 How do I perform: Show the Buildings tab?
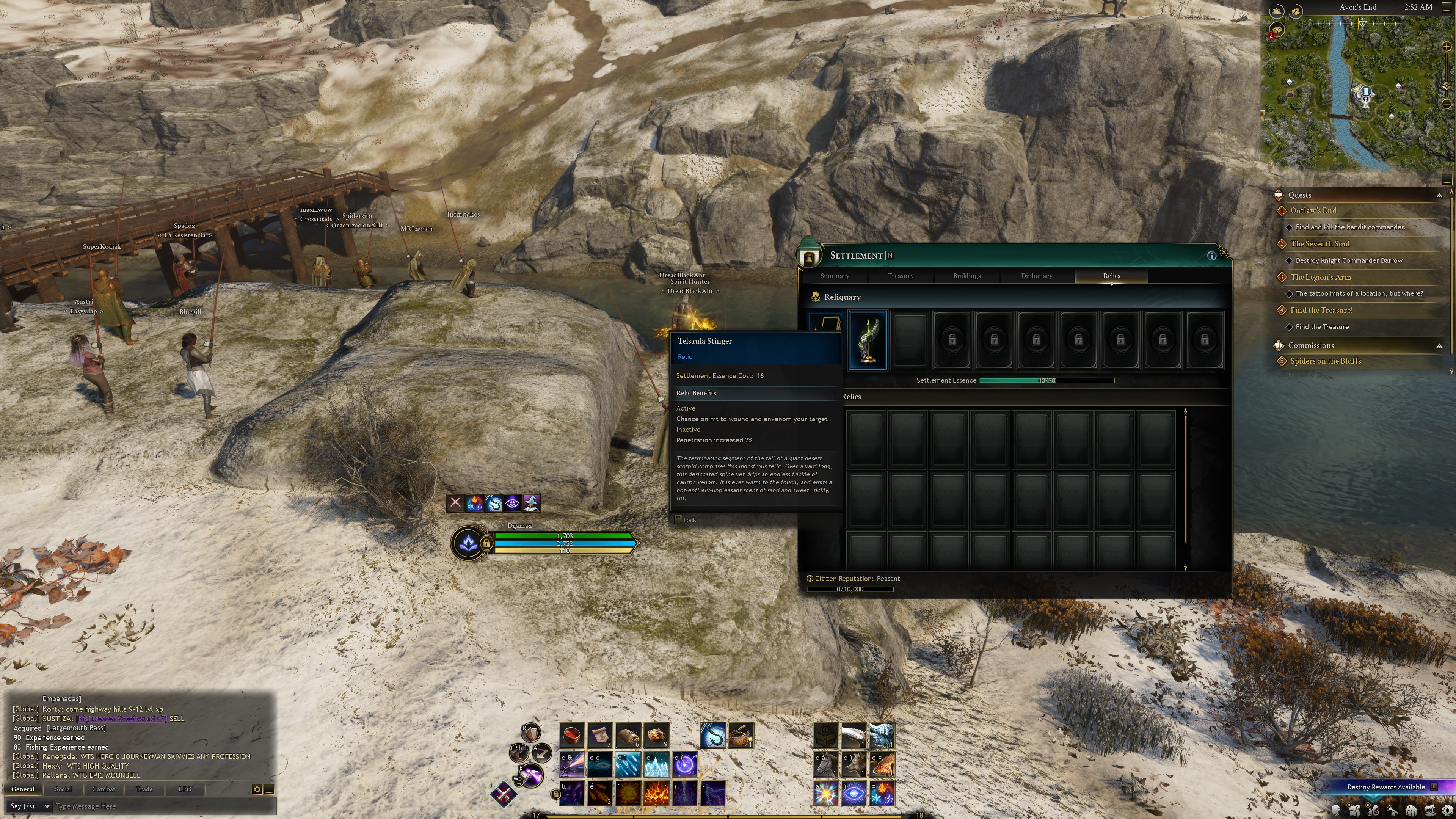pos(966,276)
